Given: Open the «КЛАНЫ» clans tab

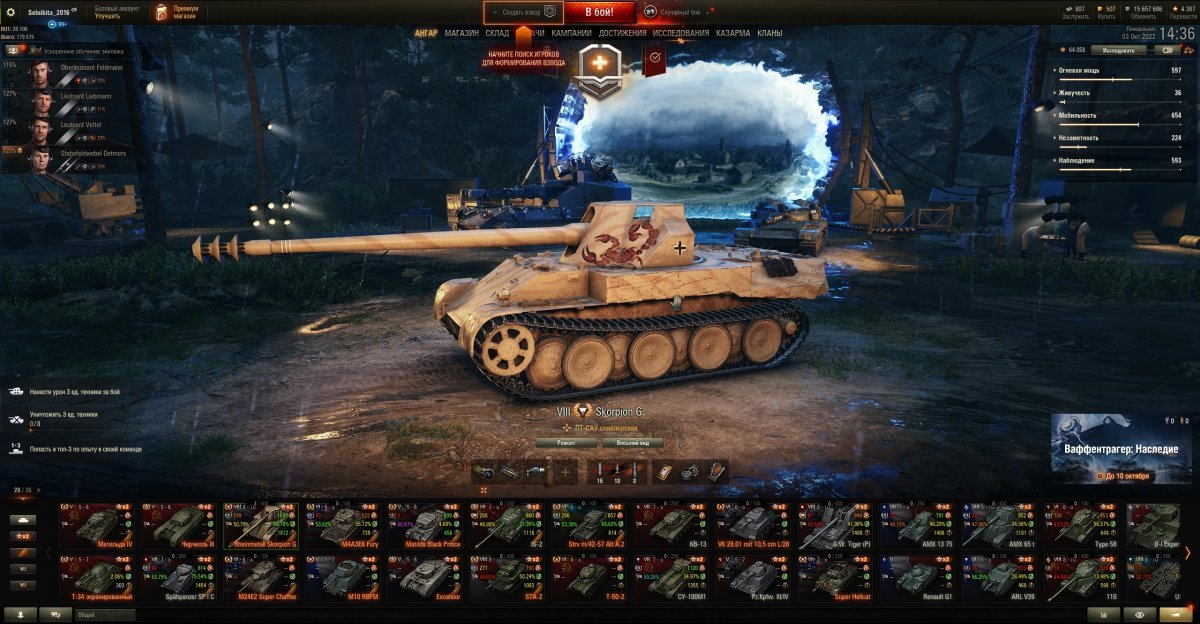Looking at the screenshot, I should click(x=770, y=33).
